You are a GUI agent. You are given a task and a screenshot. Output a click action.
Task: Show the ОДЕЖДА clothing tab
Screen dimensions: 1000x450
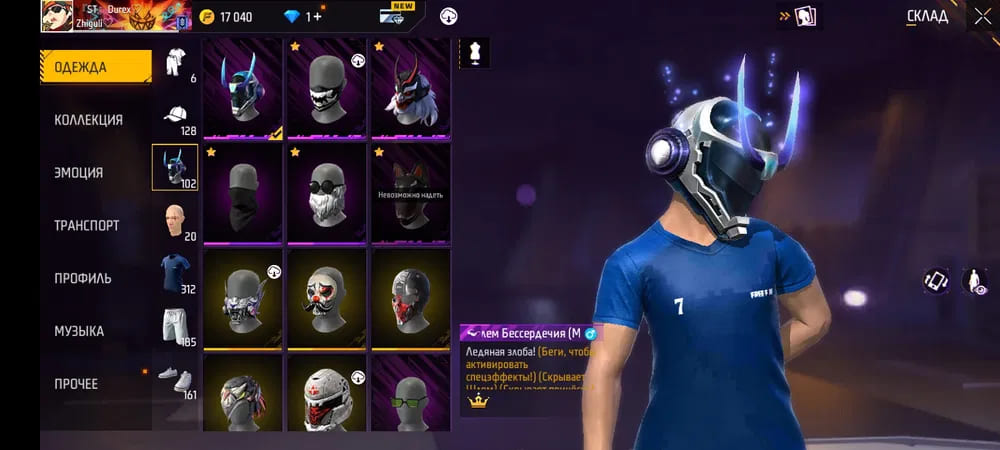click(x=80, y=67)
